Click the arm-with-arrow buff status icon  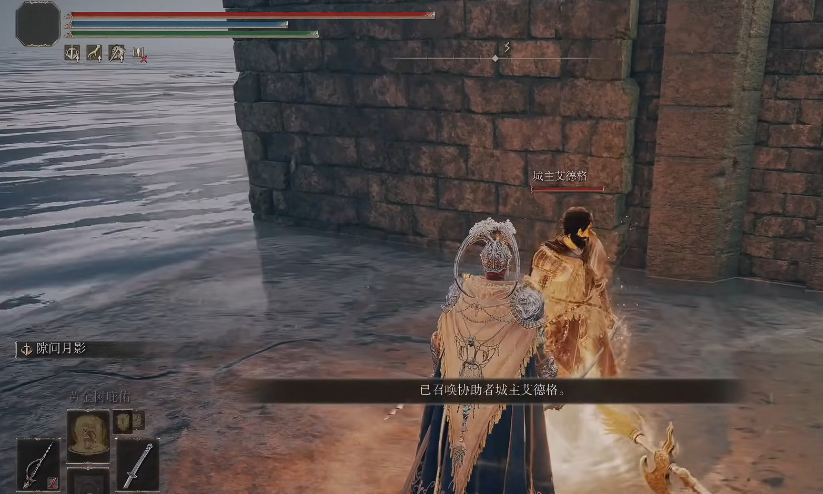click(95, 53)
